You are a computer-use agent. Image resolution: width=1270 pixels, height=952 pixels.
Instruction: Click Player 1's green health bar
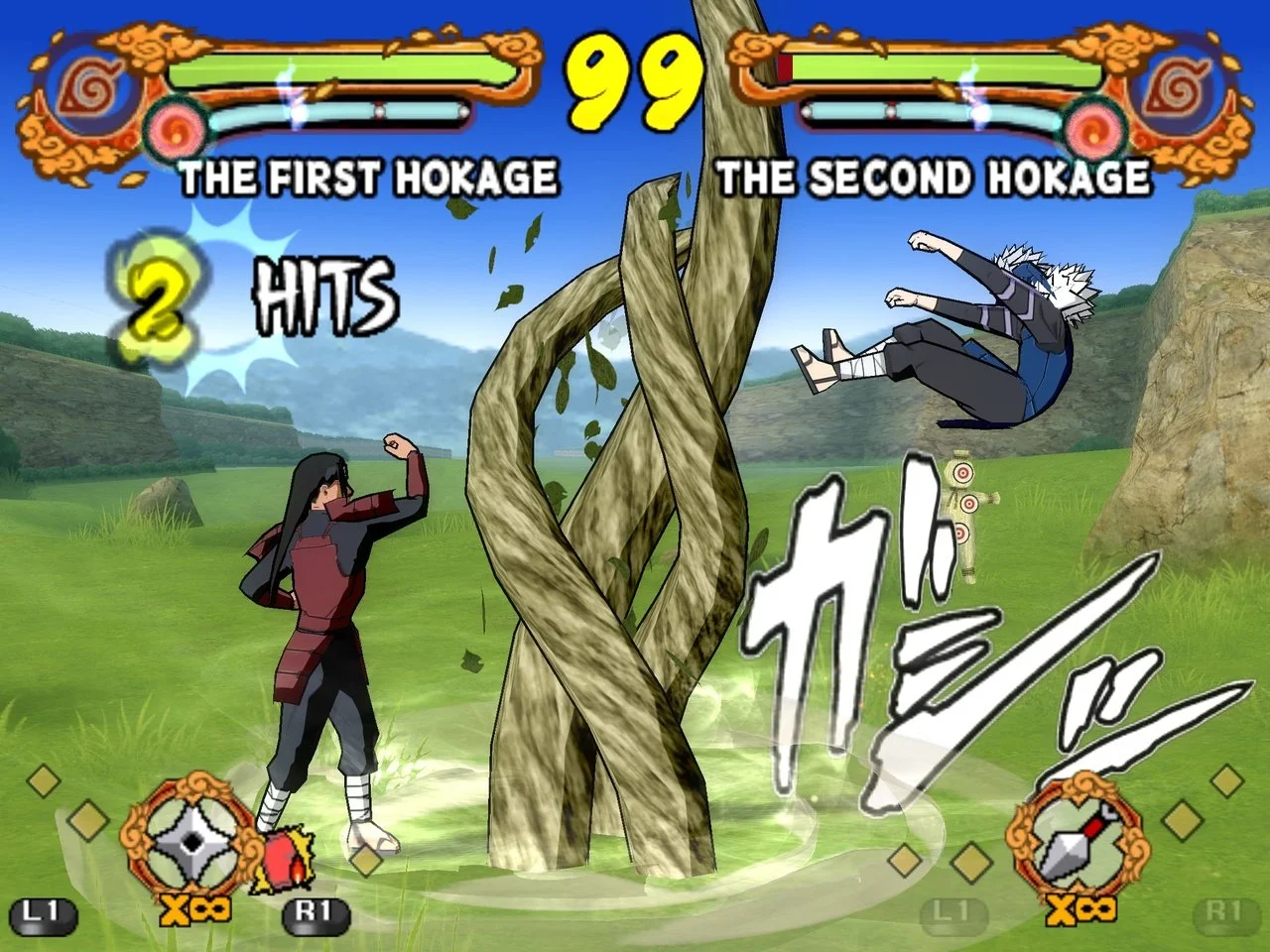click(x=327, y=67)
